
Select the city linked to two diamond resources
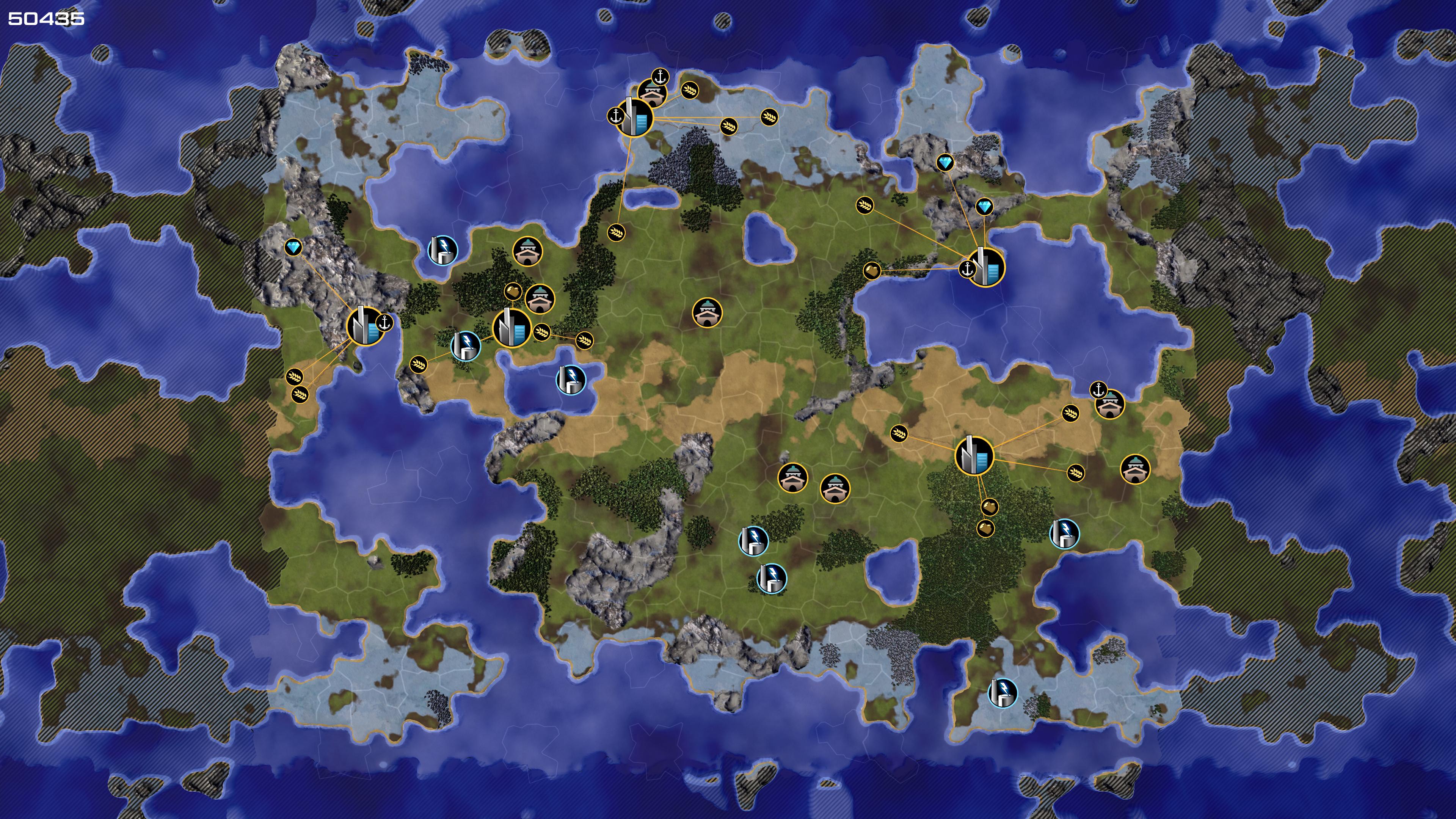tap(986, 267)
